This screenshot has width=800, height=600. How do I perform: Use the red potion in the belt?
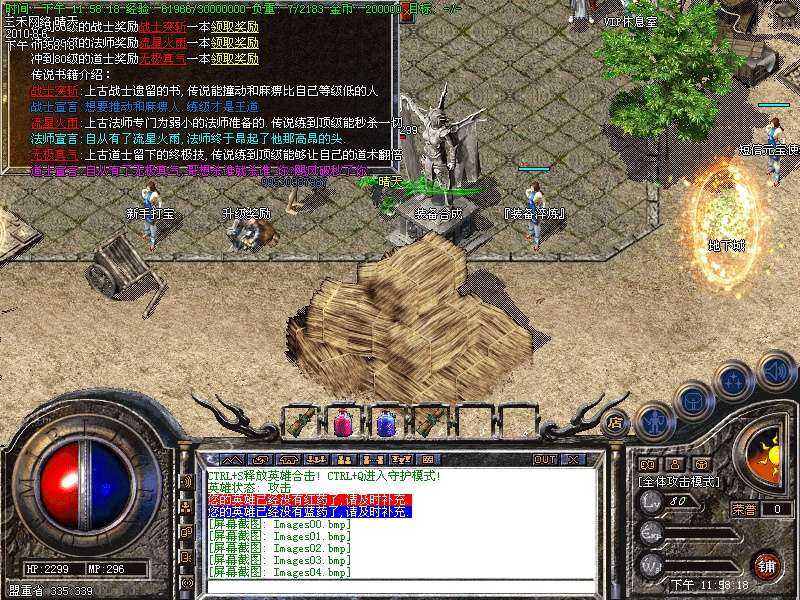tap(343, 422)
